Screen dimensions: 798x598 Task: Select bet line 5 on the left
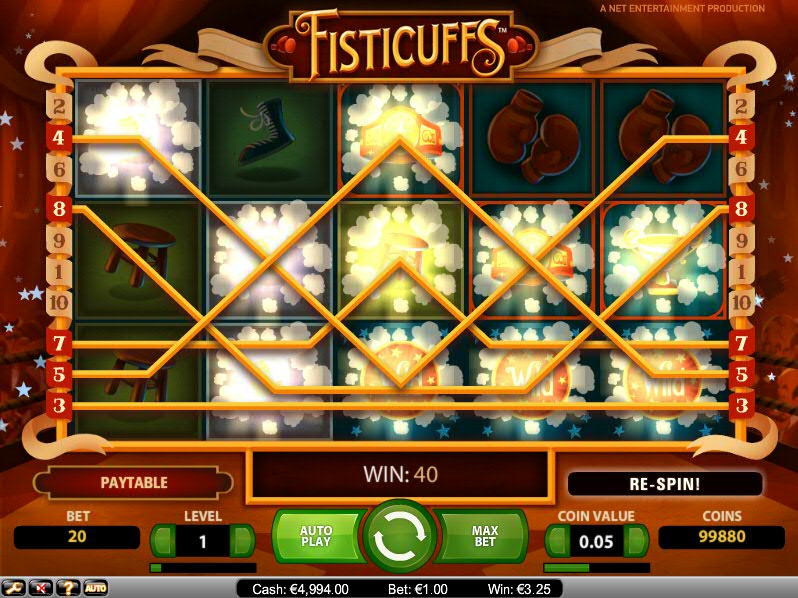point(58,374)
